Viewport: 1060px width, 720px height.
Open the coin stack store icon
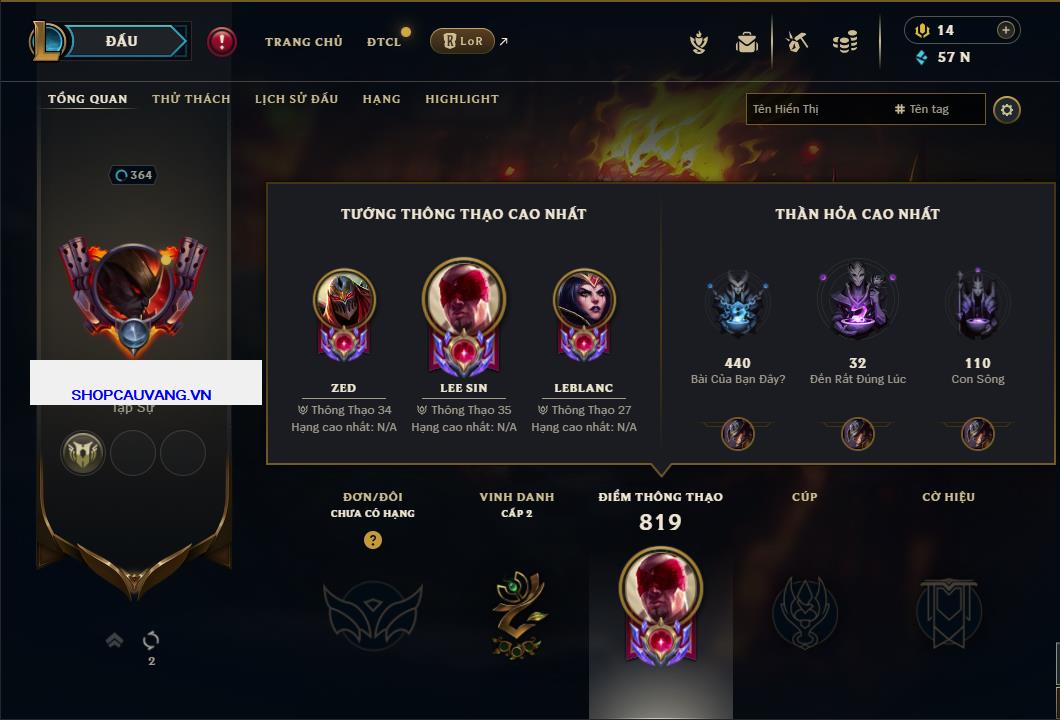(845, 42)
